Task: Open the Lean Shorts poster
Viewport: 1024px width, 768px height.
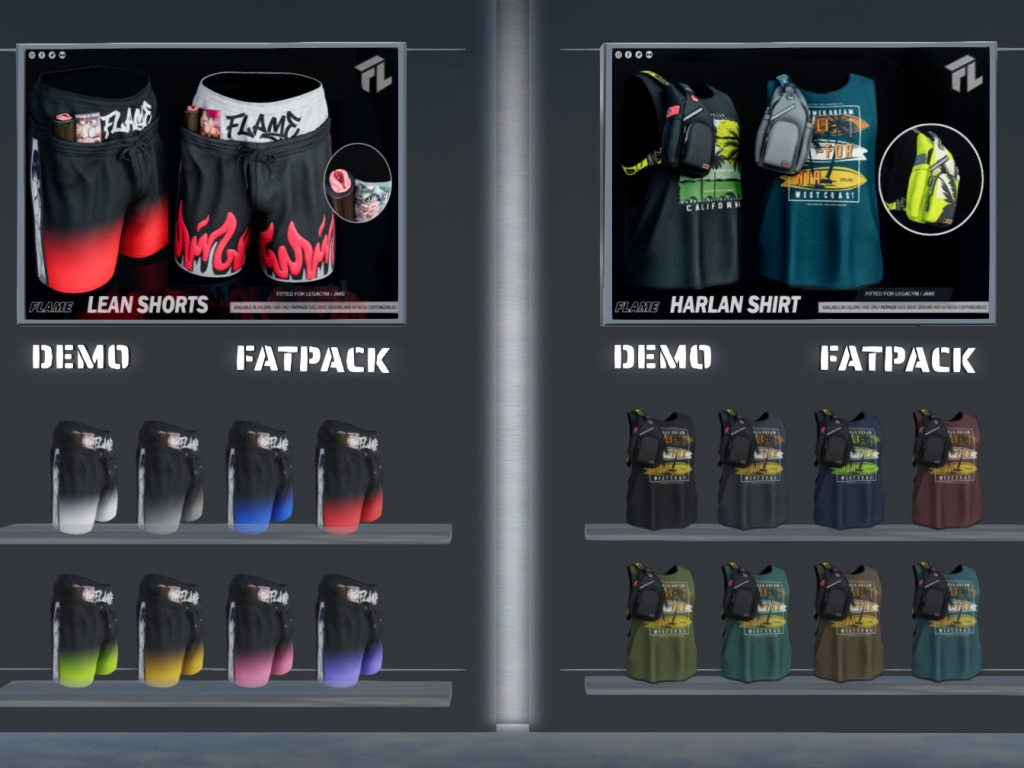Action: (211, 183)
